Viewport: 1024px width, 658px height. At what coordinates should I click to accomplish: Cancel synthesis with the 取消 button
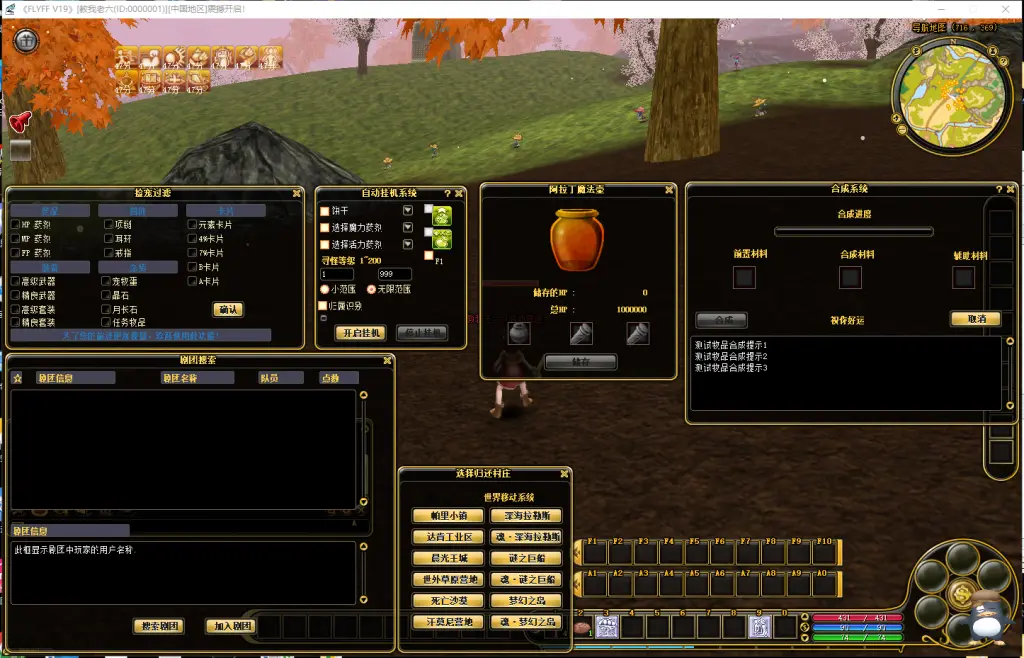[975, 319]
